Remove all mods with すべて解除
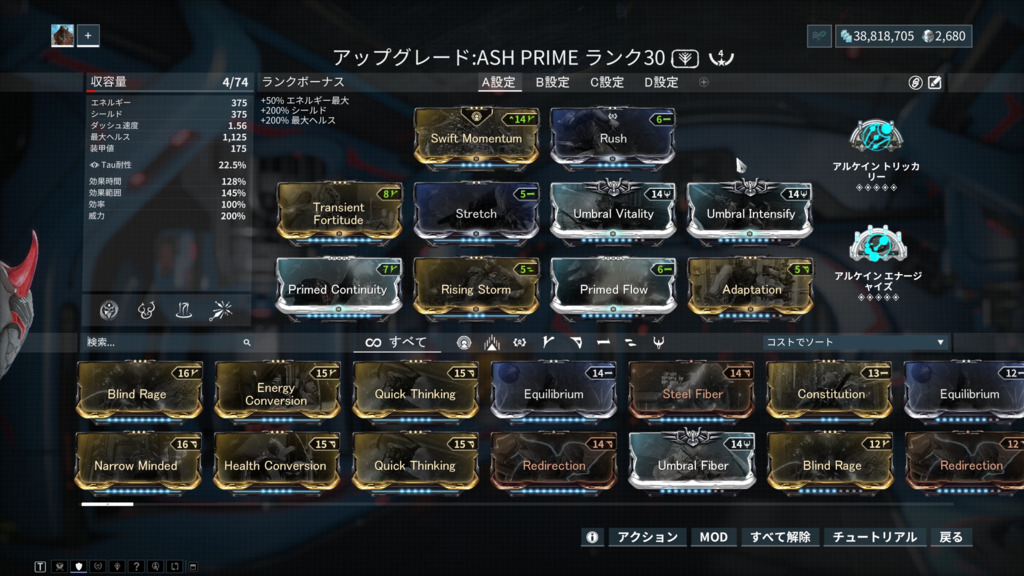This screenshot has width=1024, height=576. [x=780, y=537]
